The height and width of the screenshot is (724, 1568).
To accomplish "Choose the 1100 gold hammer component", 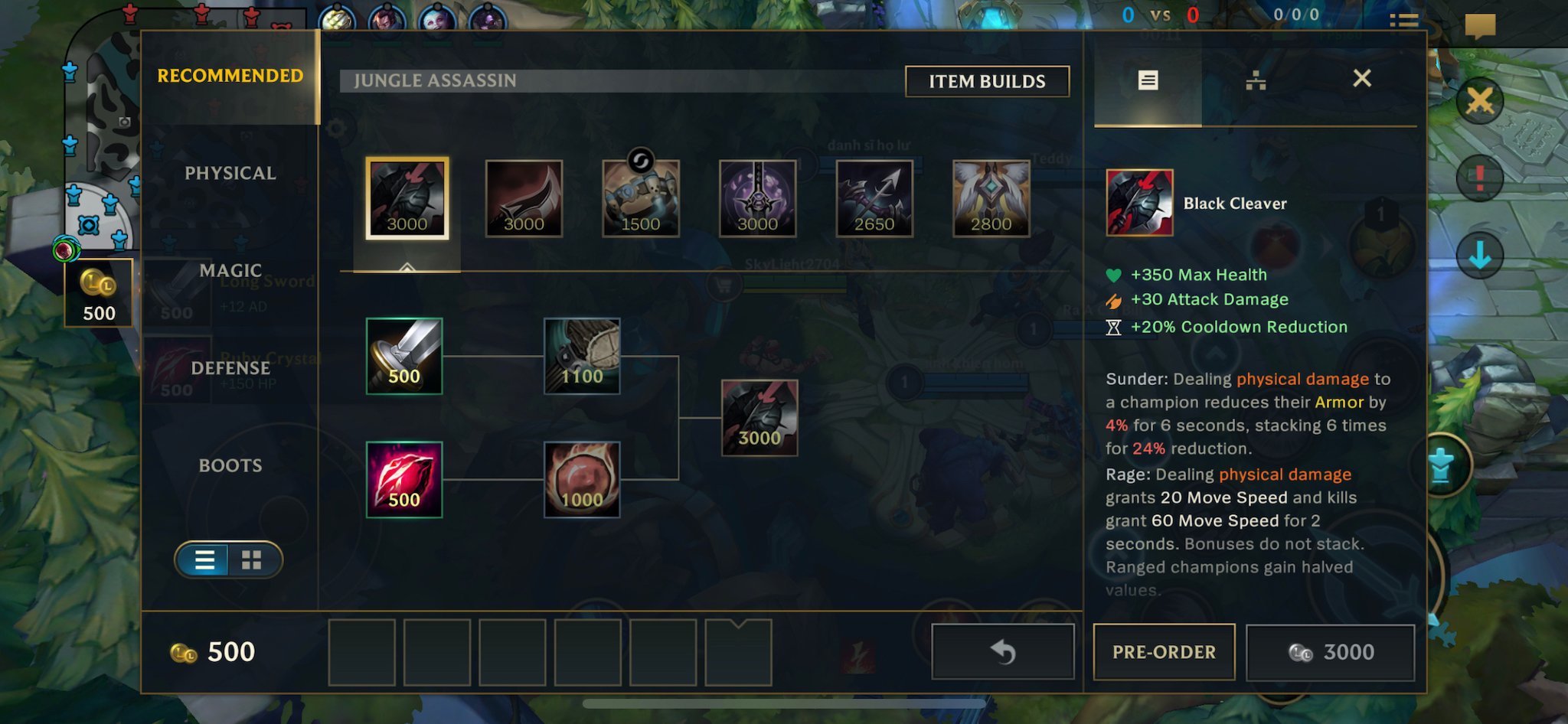I will coord(582,356).
